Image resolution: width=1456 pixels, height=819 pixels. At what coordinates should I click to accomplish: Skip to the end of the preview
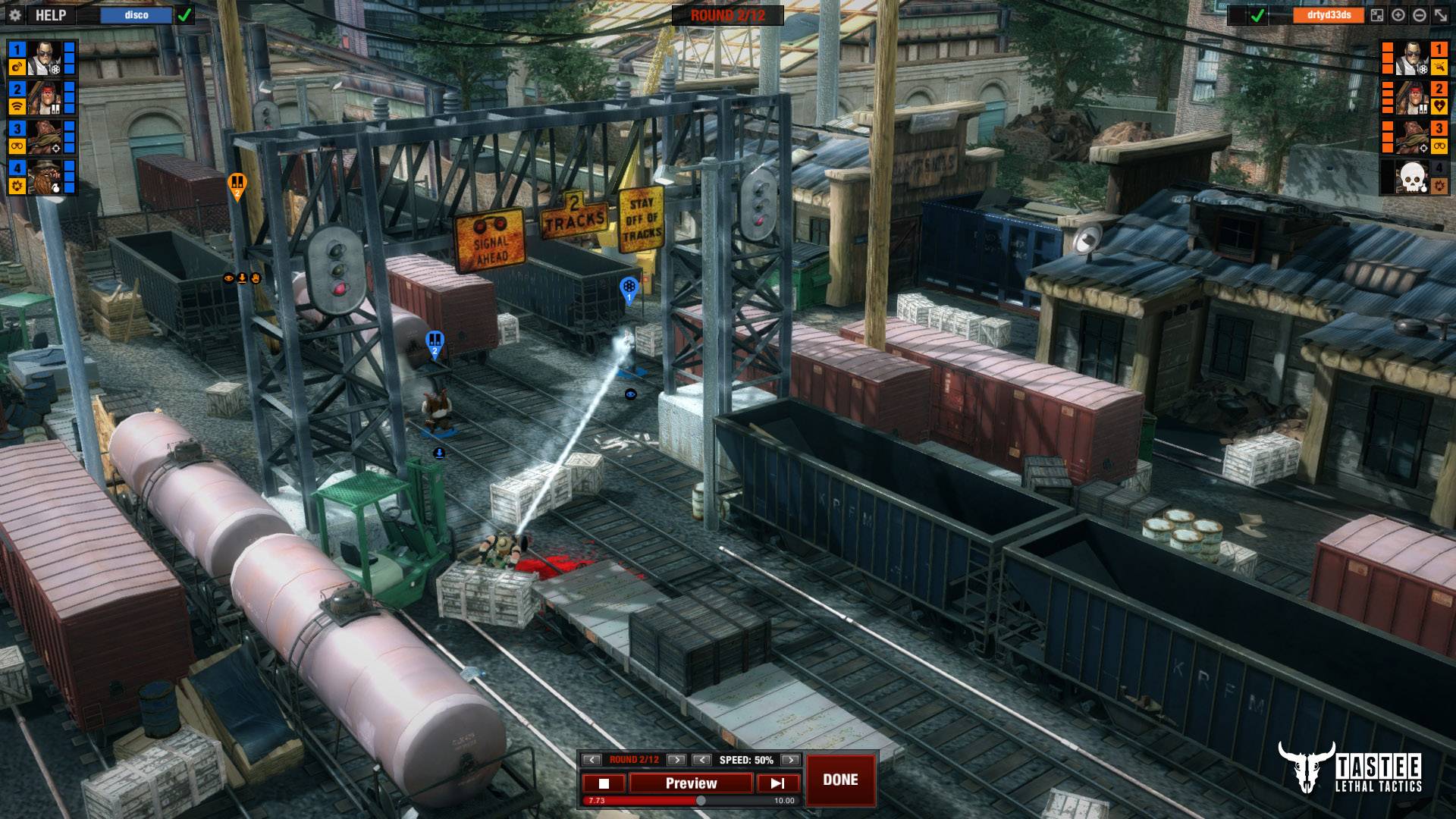click(778, 783)
